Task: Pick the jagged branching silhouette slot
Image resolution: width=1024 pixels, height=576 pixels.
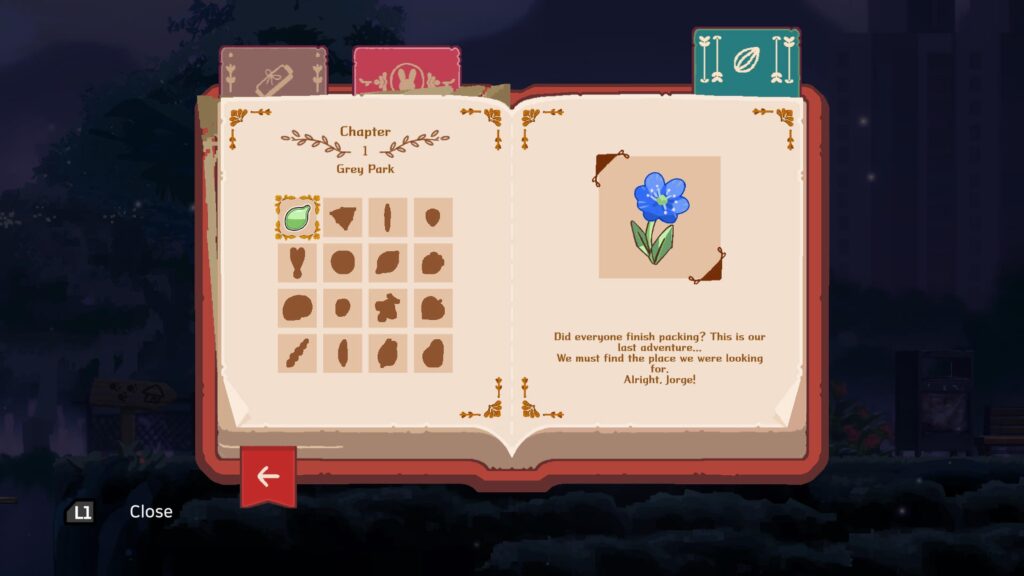Action: click(388, 308)
